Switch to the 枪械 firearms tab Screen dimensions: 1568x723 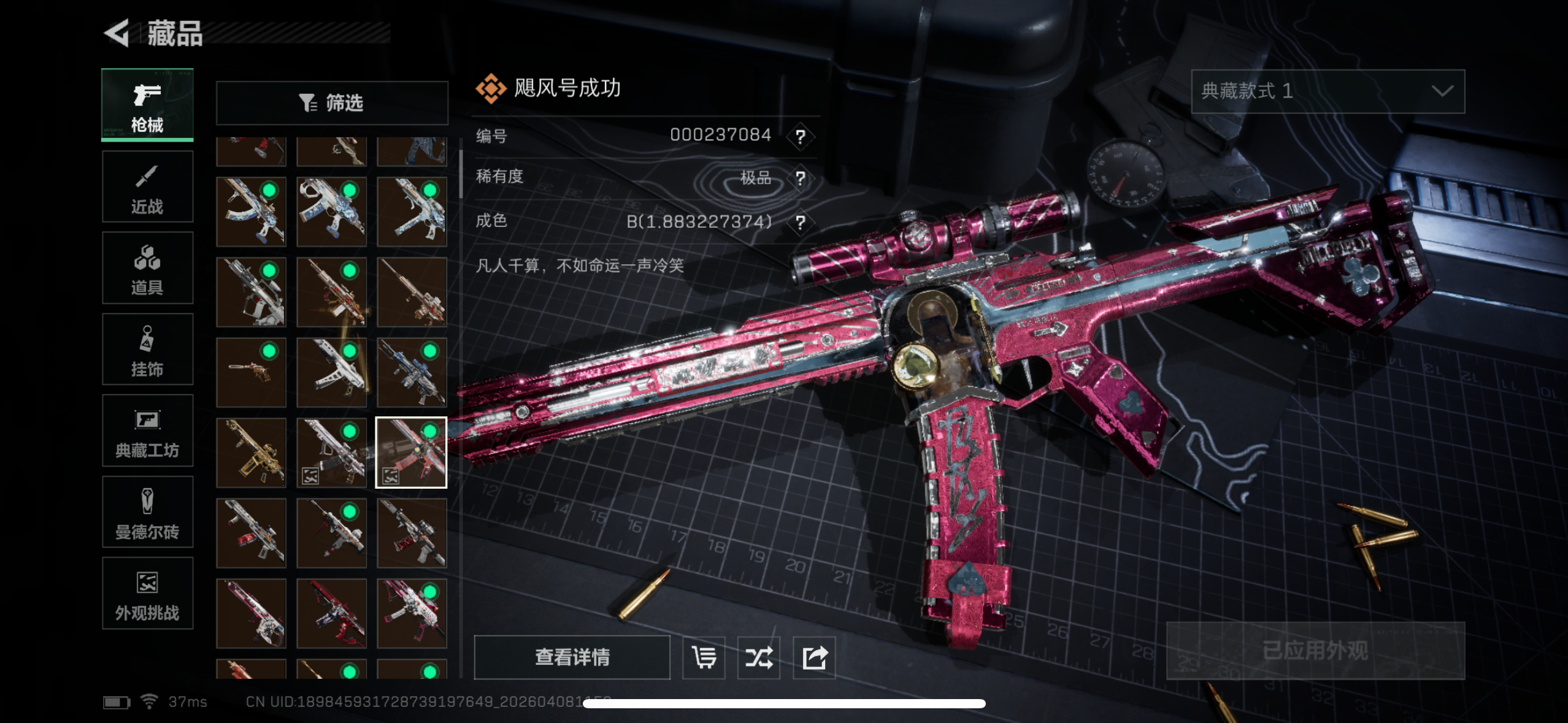coord(147,105)
